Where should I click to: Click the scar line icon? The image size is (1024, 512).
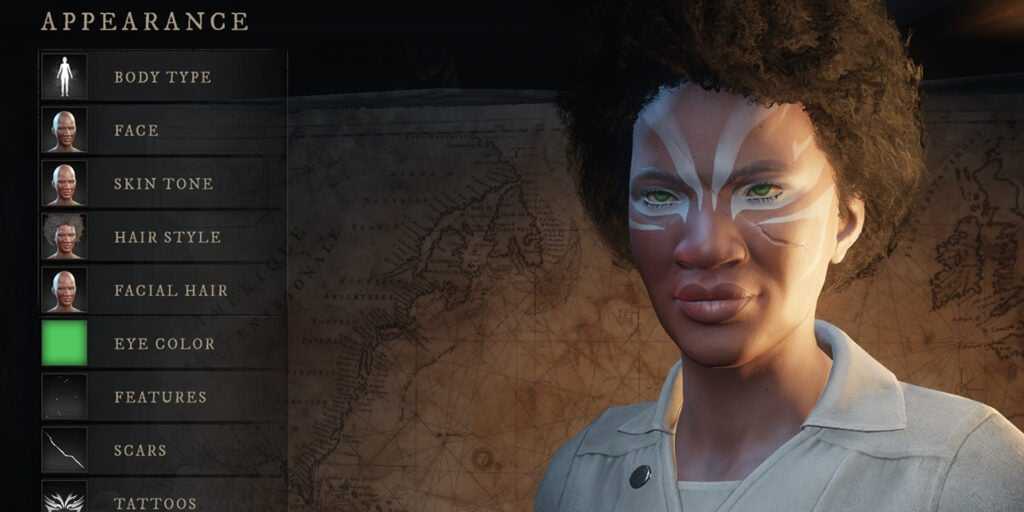point(64,450)
